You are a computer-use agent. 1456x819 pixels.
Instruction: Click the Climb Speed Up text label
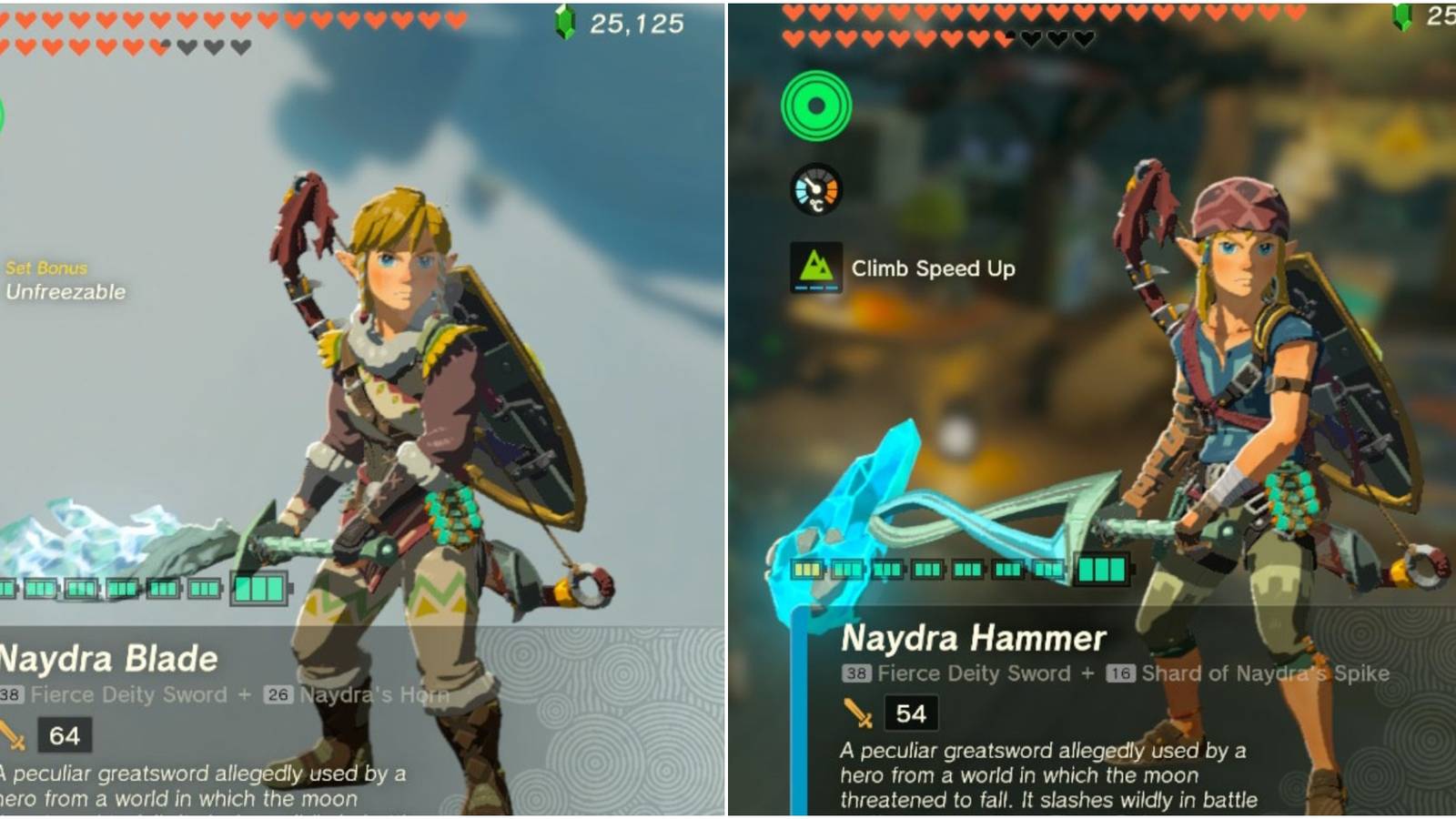(x=932, y=268)
